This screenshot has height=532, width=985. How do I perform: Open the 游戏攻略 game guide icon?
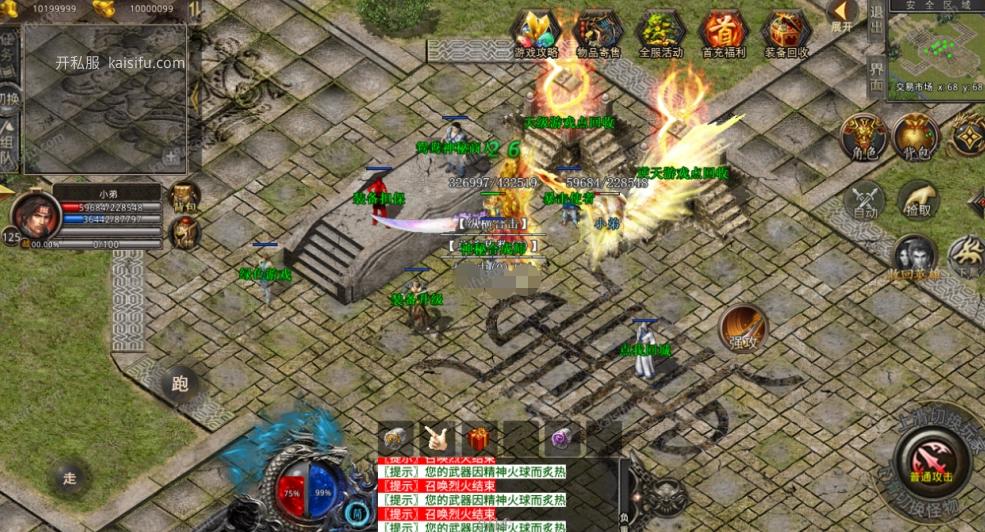[537, 33]
